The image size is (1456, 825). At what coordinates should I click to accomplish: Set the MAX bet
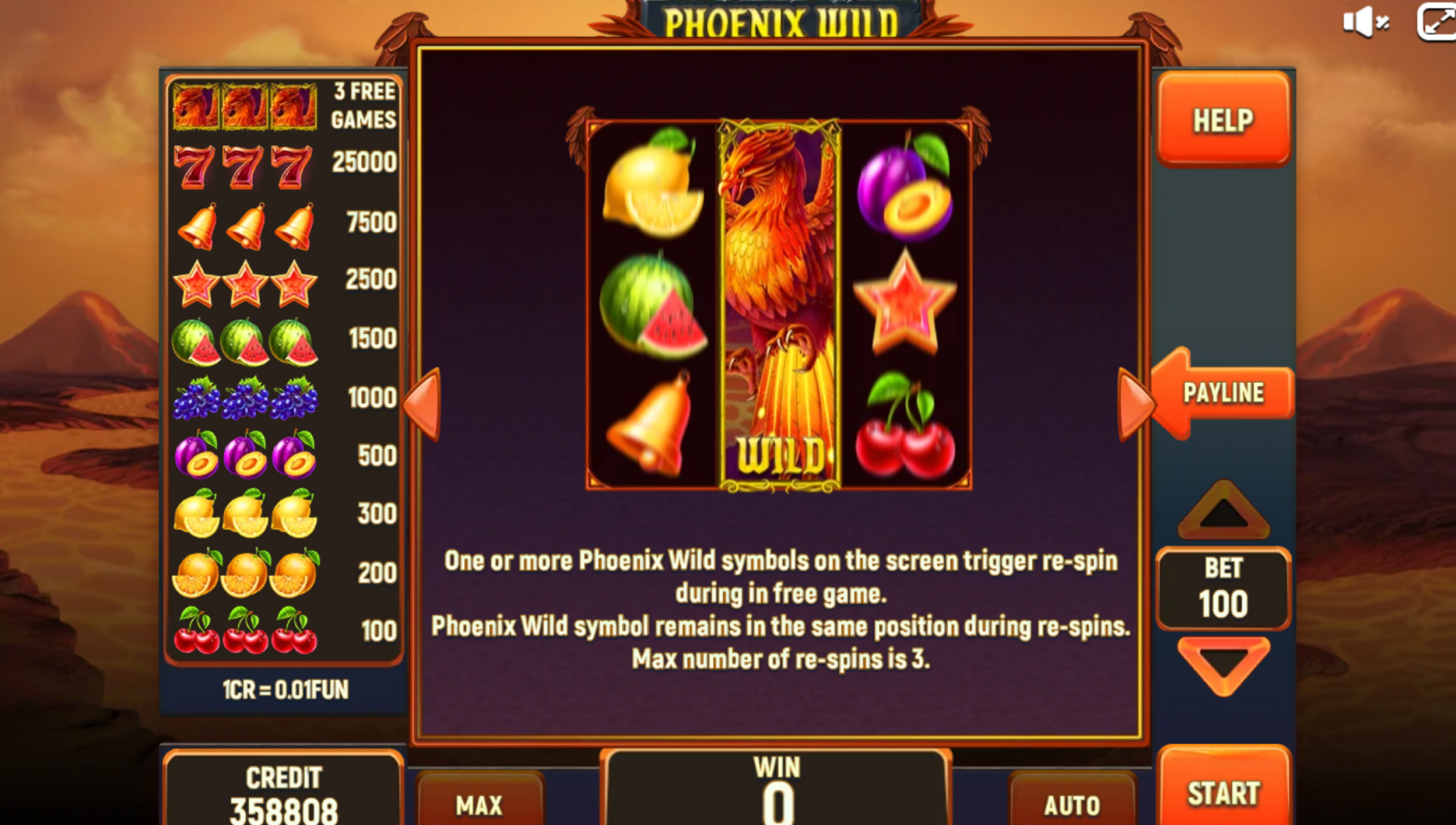(x=479, y=804)
